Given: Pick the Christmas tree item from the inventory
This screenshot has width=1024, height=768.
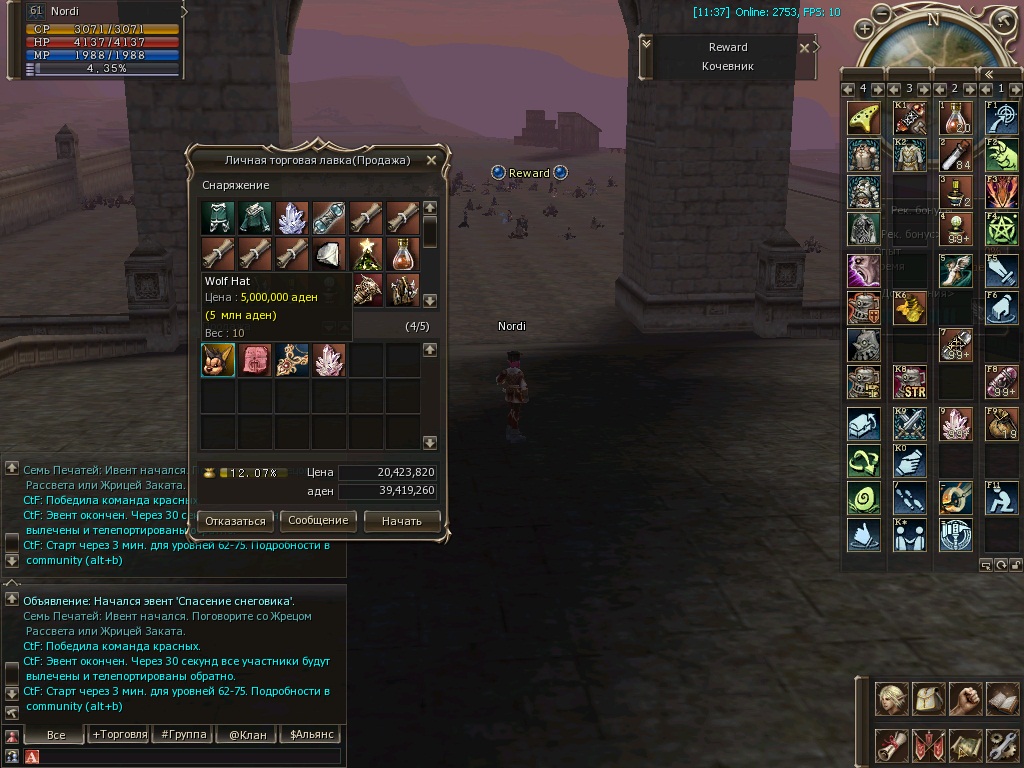Looking at the screenshot, I should [366, 254].
